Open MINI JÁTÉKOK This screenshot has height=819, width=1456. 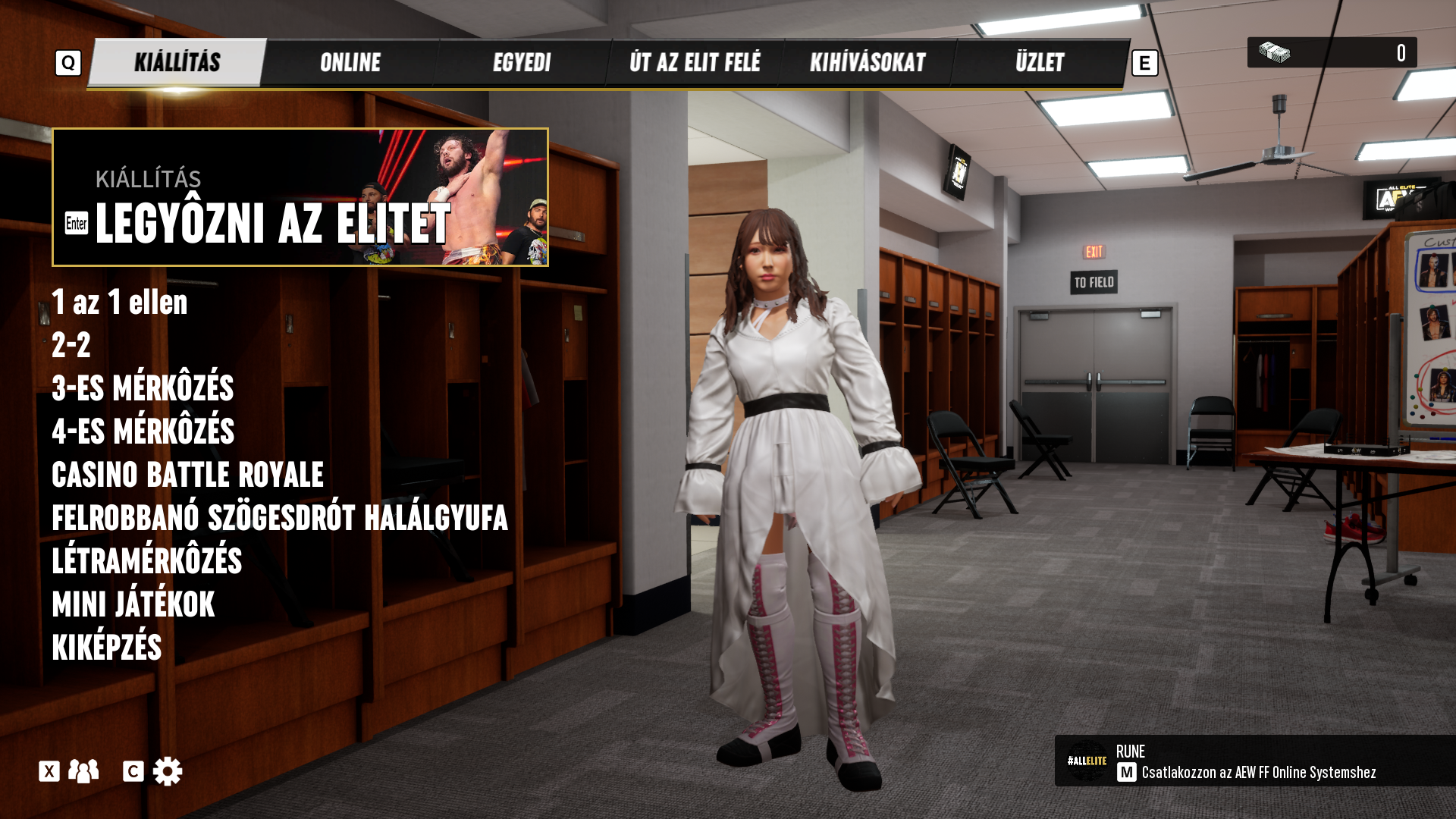133,604
